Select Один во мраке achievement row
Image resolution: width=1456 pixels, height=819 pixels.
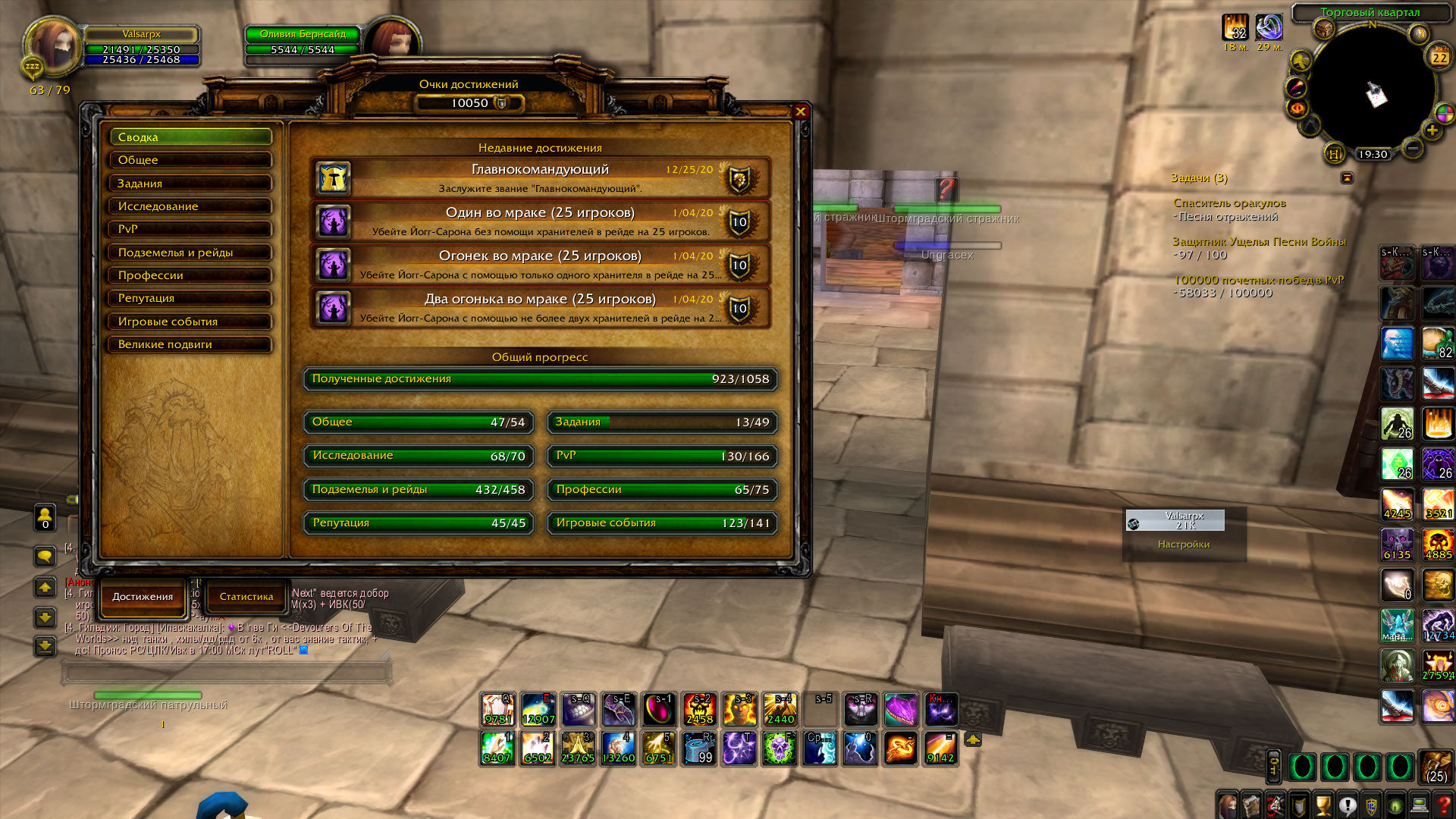[540, 221]
